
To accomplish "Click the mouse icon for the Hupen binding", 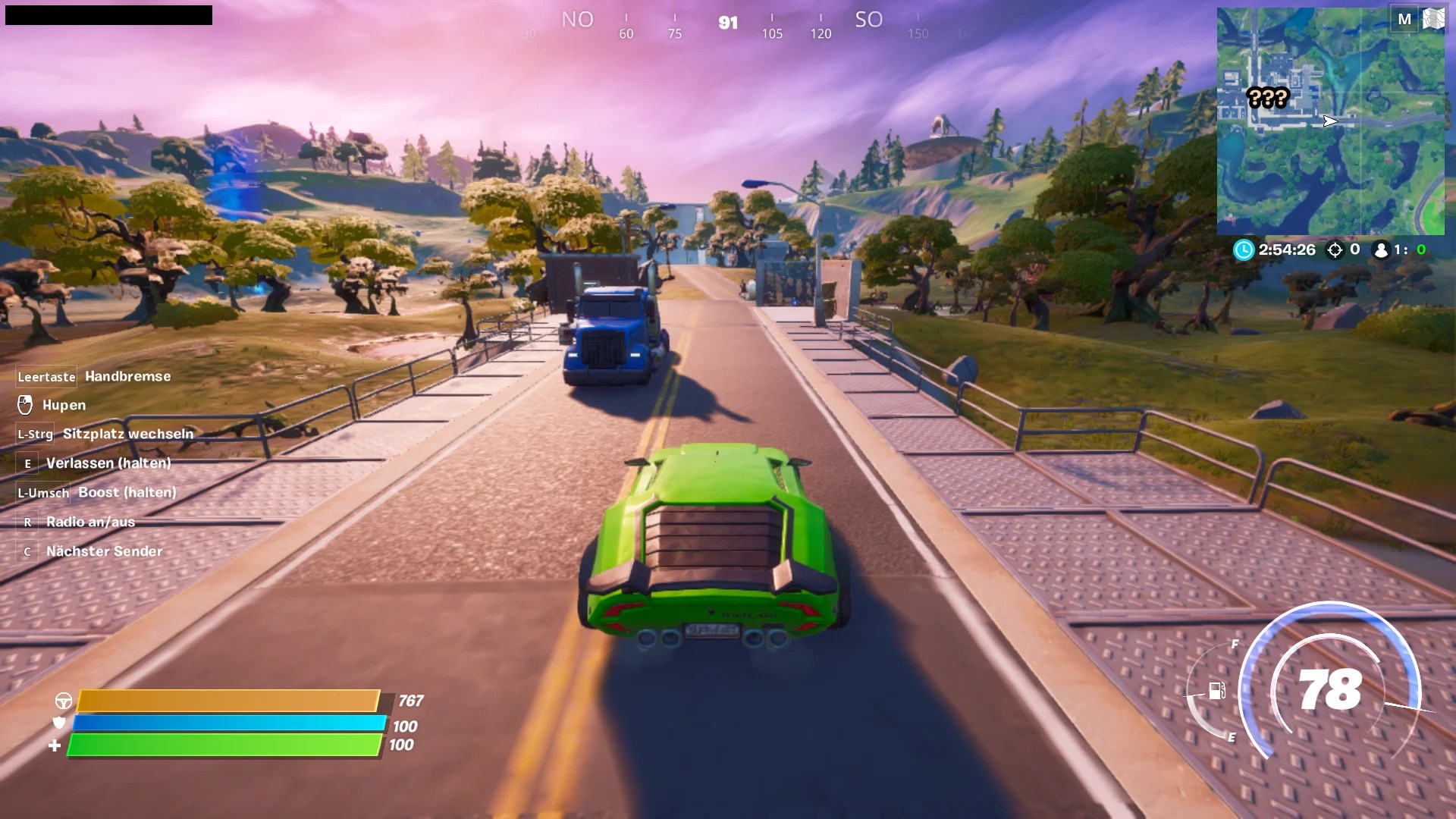I will point(25,405).
